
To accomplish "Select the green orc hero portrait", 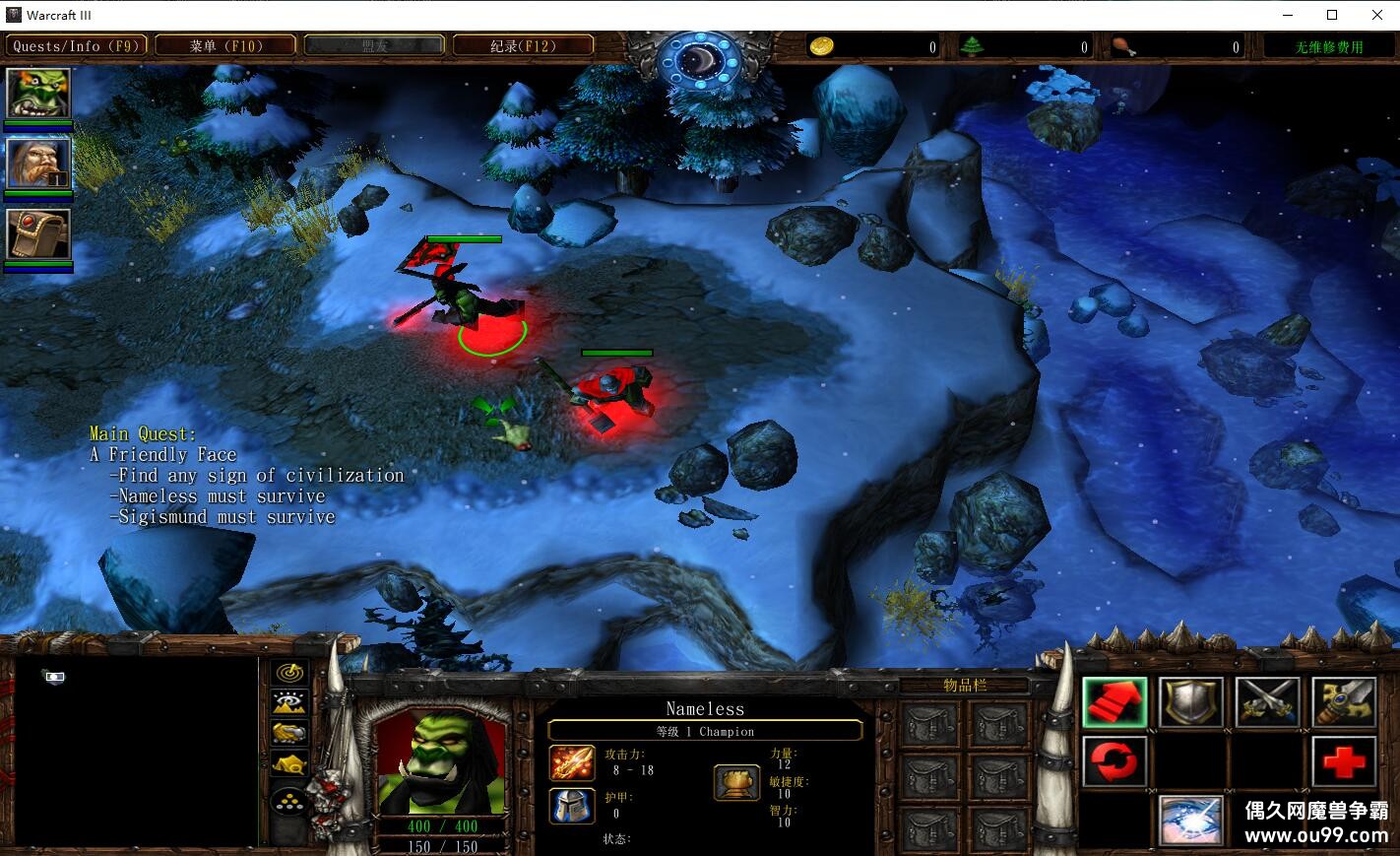I will (38, 95).
